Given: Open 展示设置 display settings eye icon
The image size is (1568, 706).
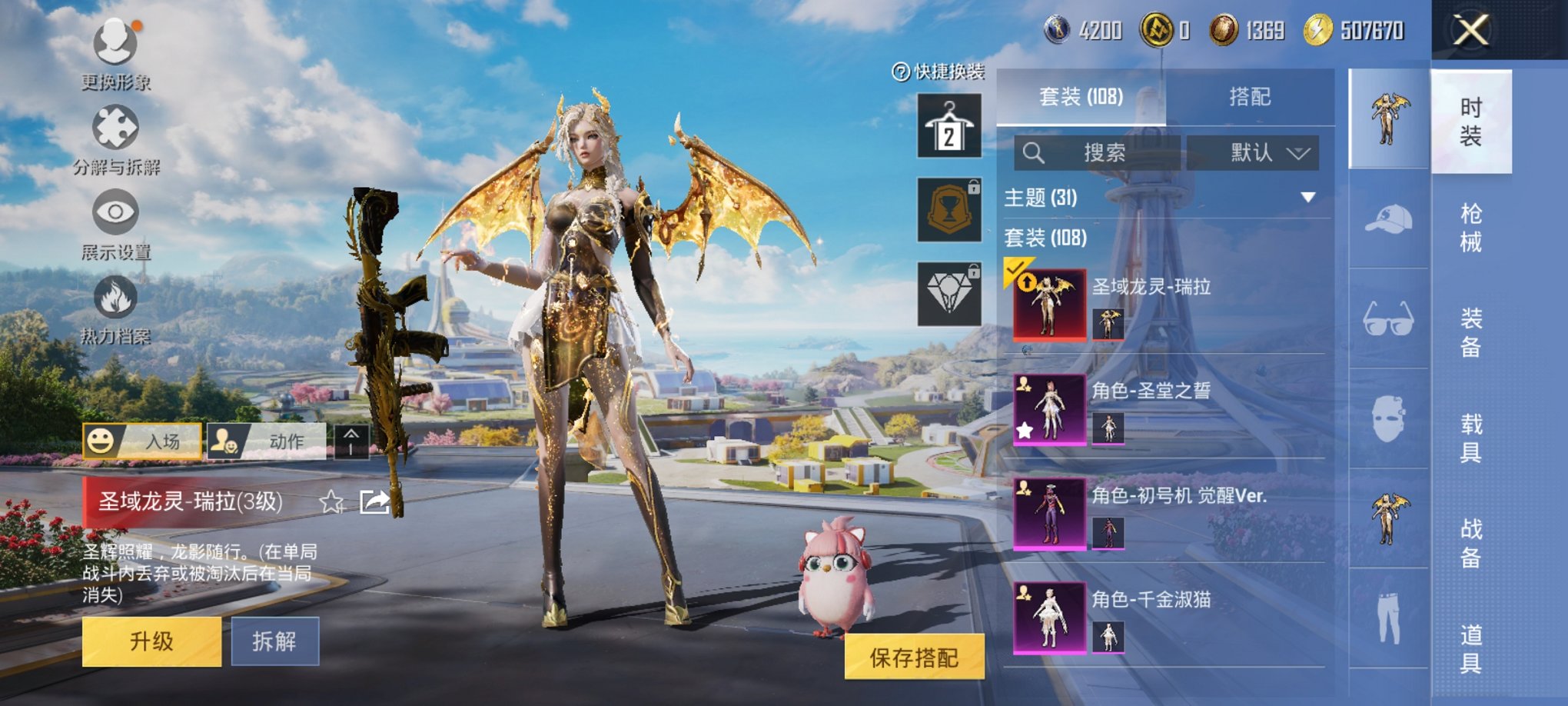Looking at the screenshot, I should [x=115, y=212].
